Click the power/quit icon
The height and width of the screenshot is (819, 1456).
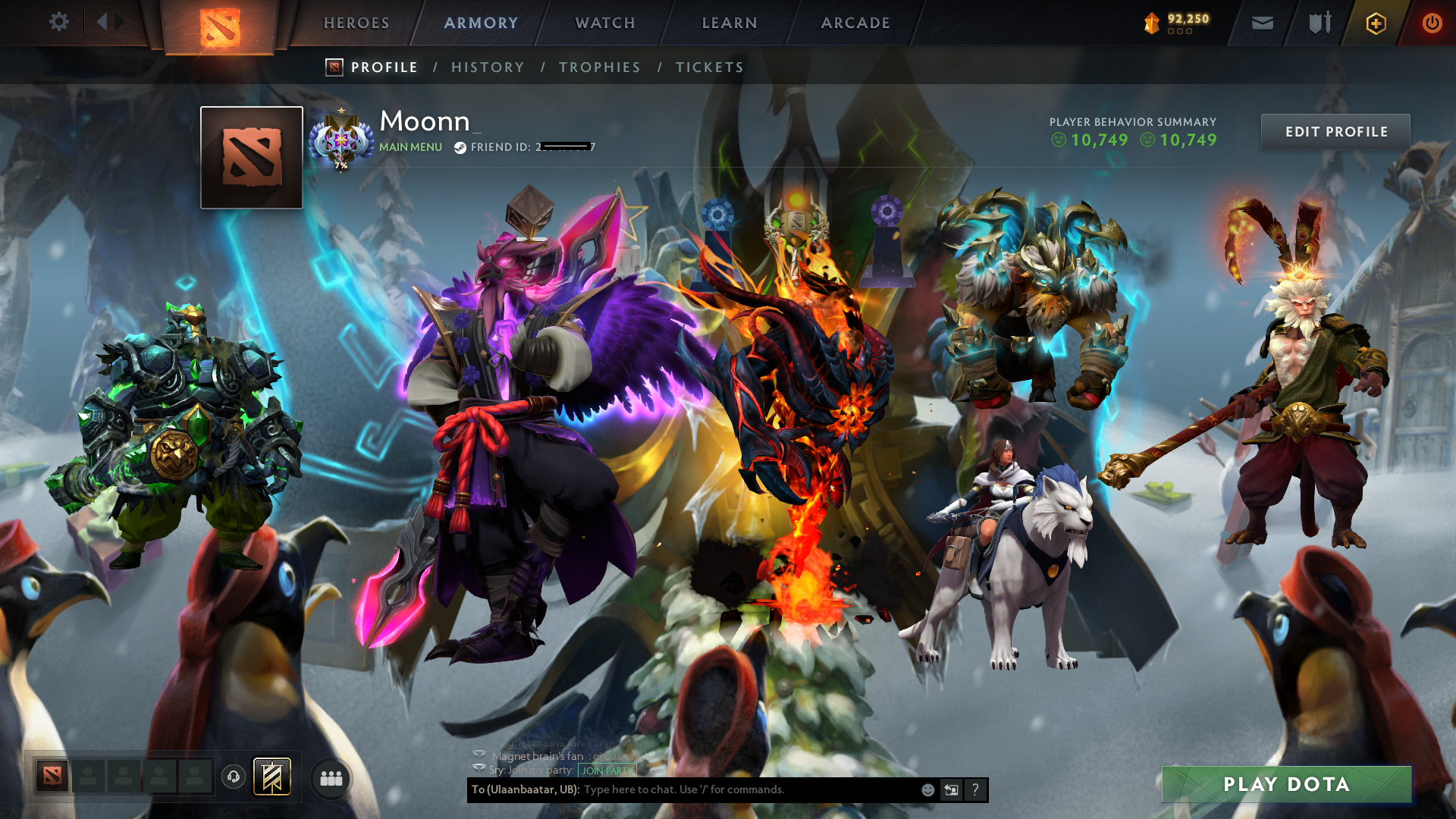pyautogui.click(x=1432, y=23)
